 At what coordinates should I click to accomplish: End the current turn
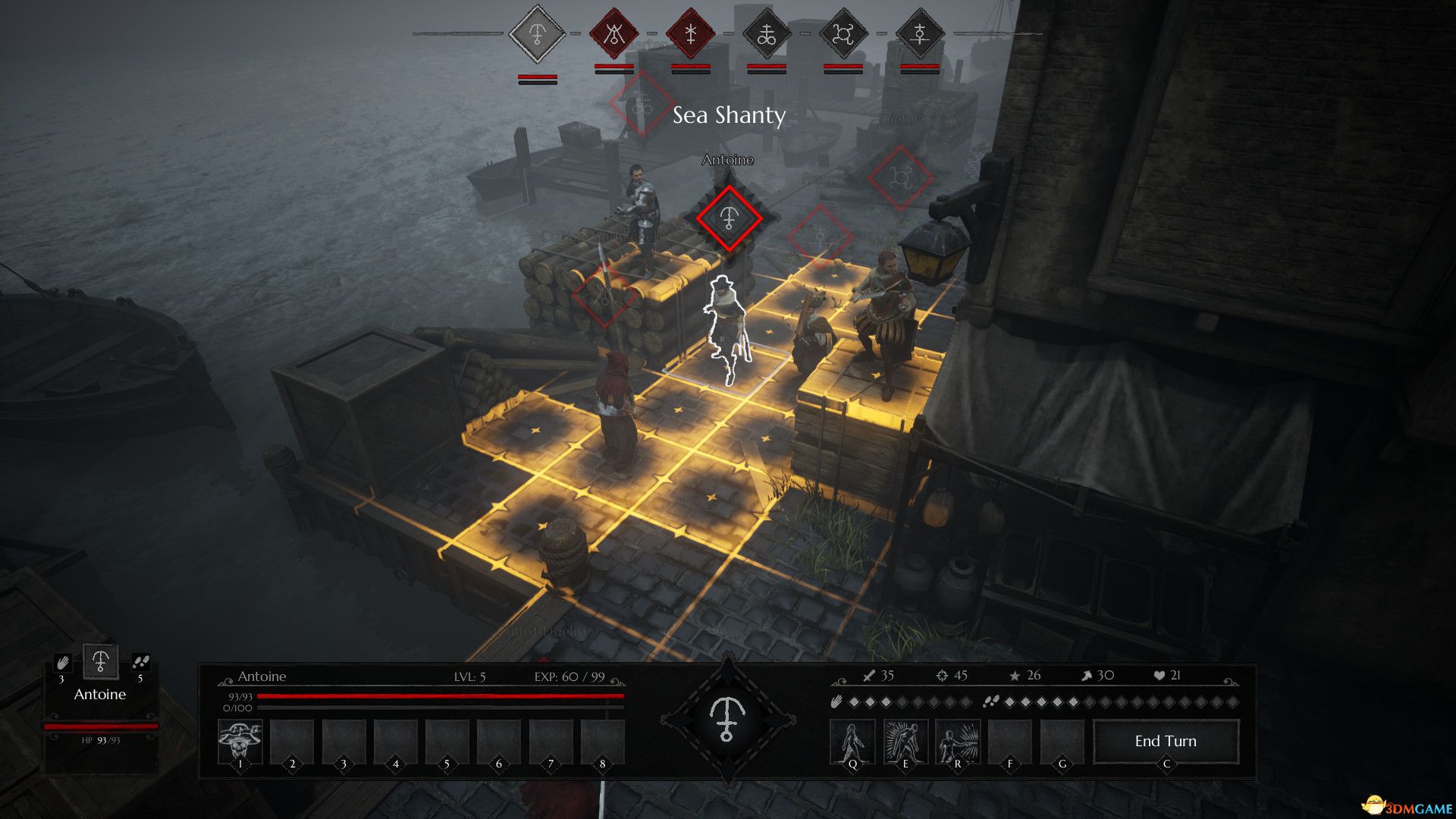click(x=1166, y=741)
